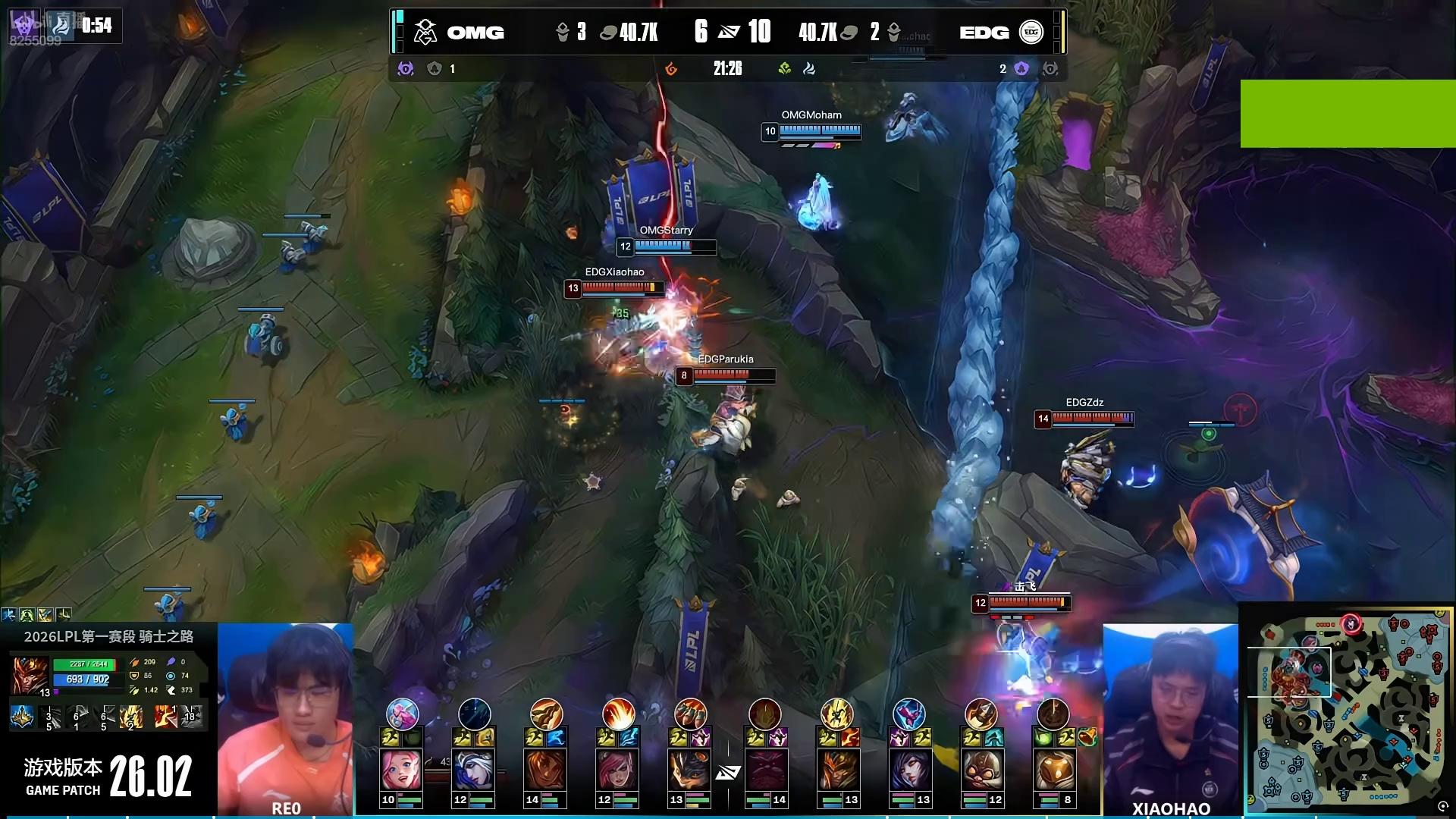The width and height of the screenshot is (1456, 819).
Task: Click the fiery burst ultimate icon above Vi
Action: [x=618, y=714]
